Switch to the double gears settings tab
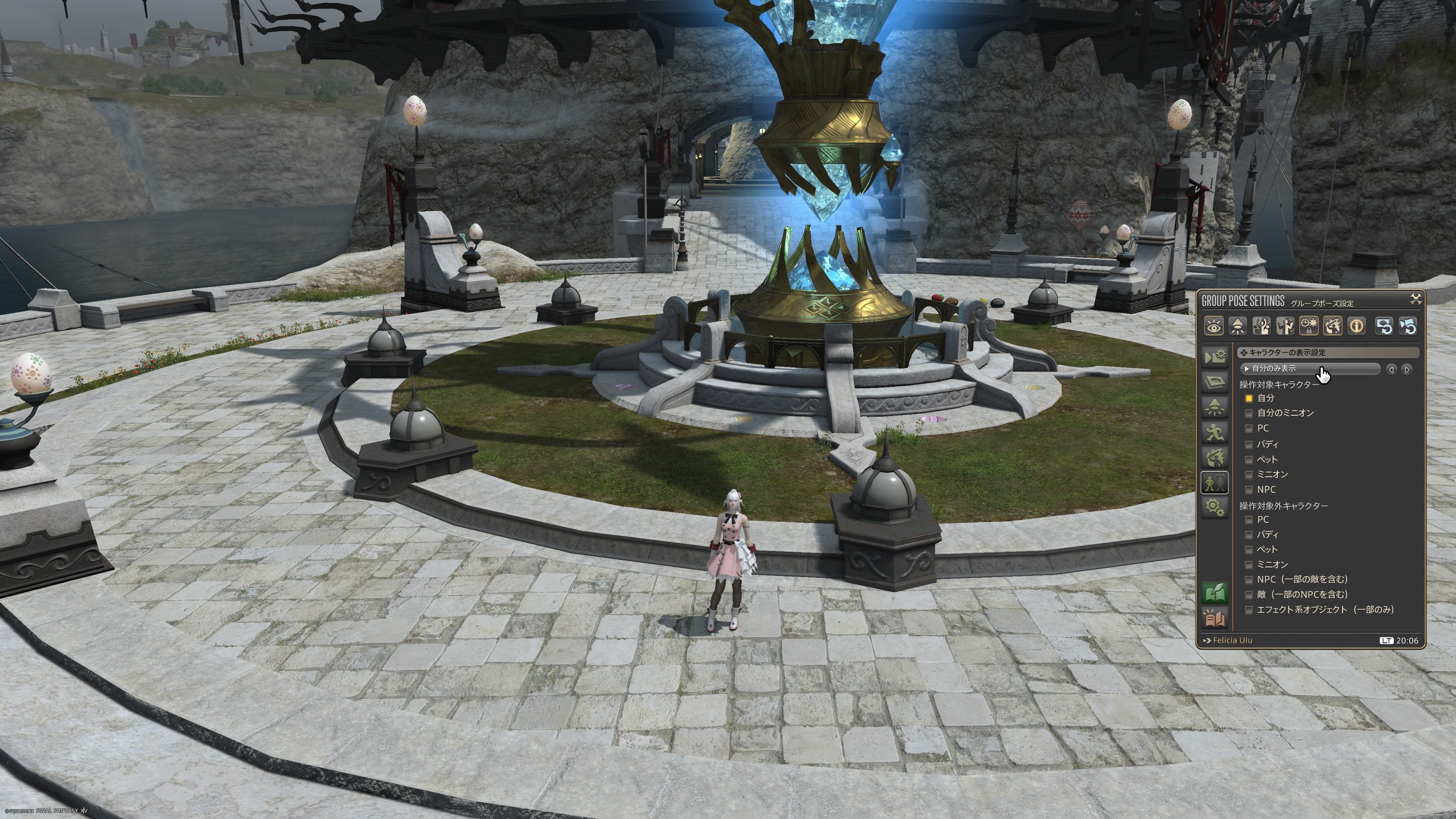 coord(1214,507)
